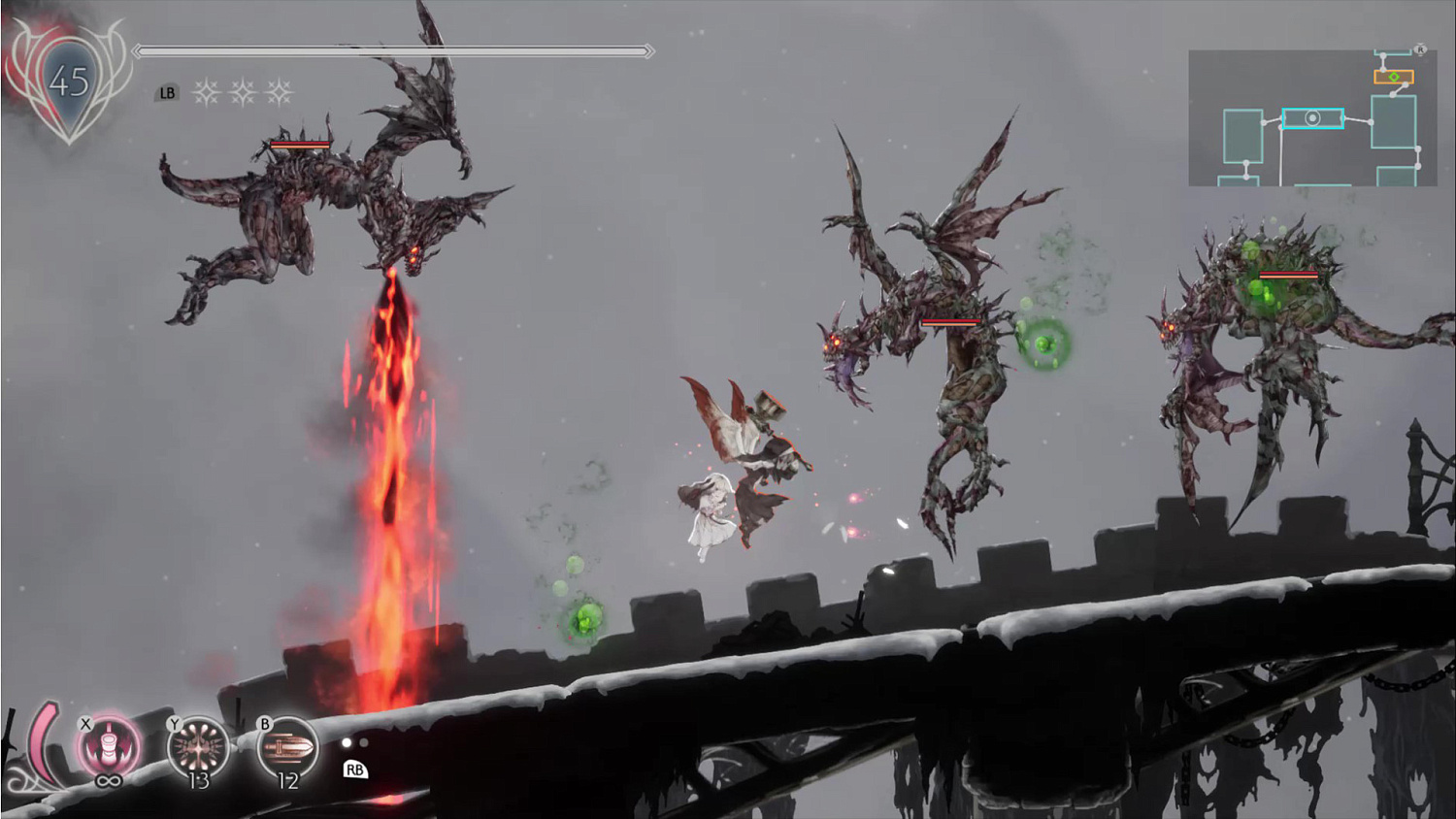Viewport: 1456px width, 819px height.
Task: Select the Y-button spirit skill icon
Action: 200,744
